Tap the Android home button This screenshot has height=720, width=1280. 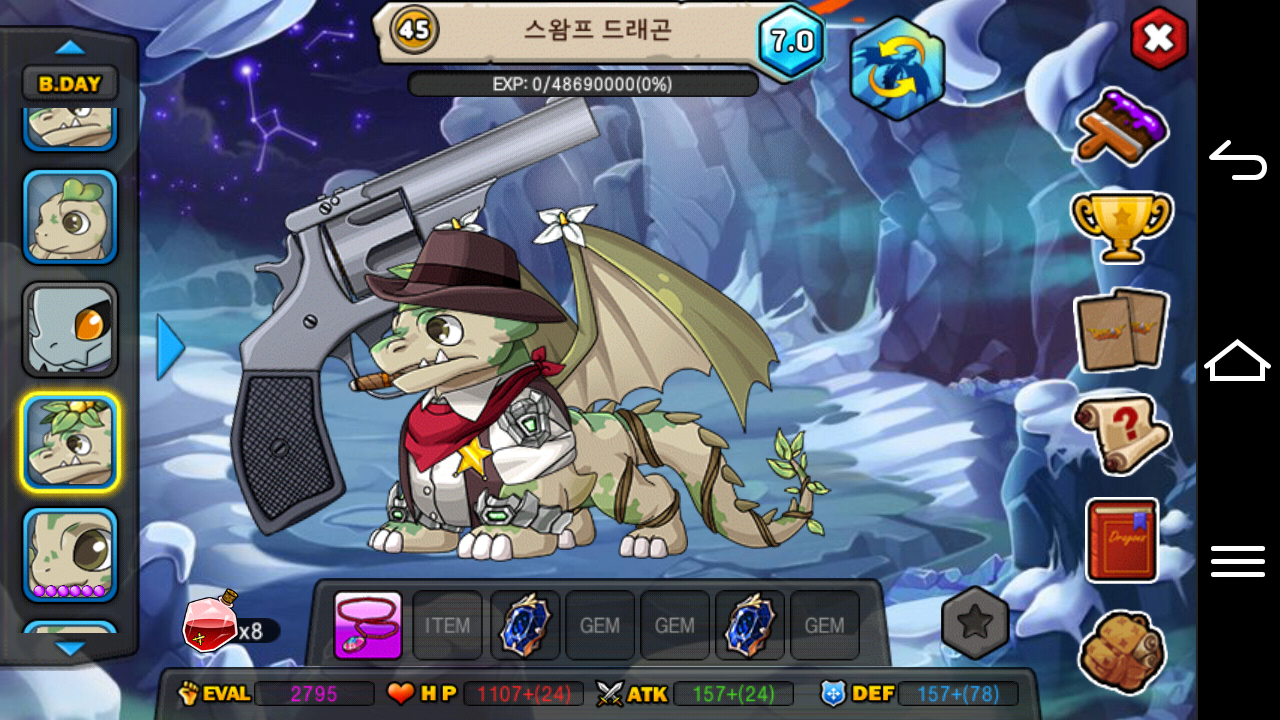pos(1237,361)
